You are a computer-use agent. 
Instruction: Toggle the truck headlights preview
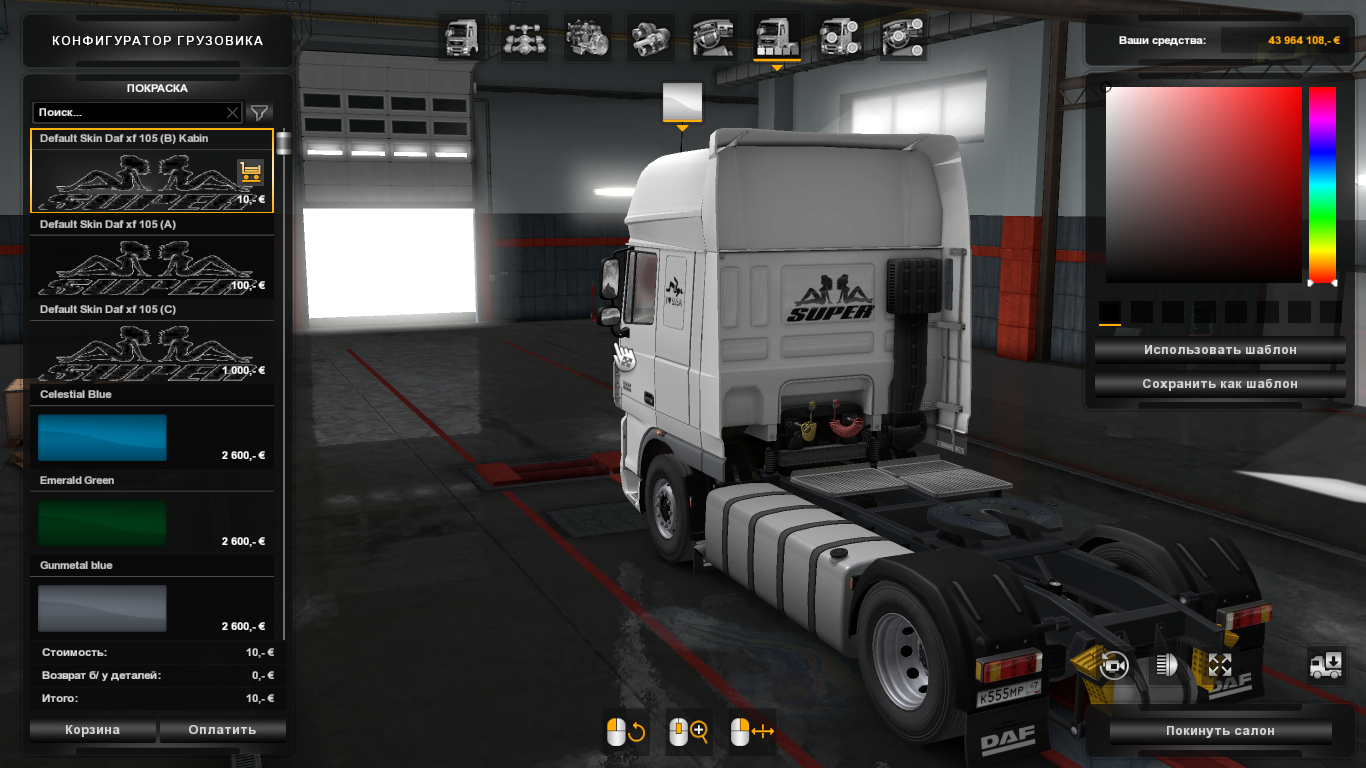pyautogui.click(x=1166, y=666)
